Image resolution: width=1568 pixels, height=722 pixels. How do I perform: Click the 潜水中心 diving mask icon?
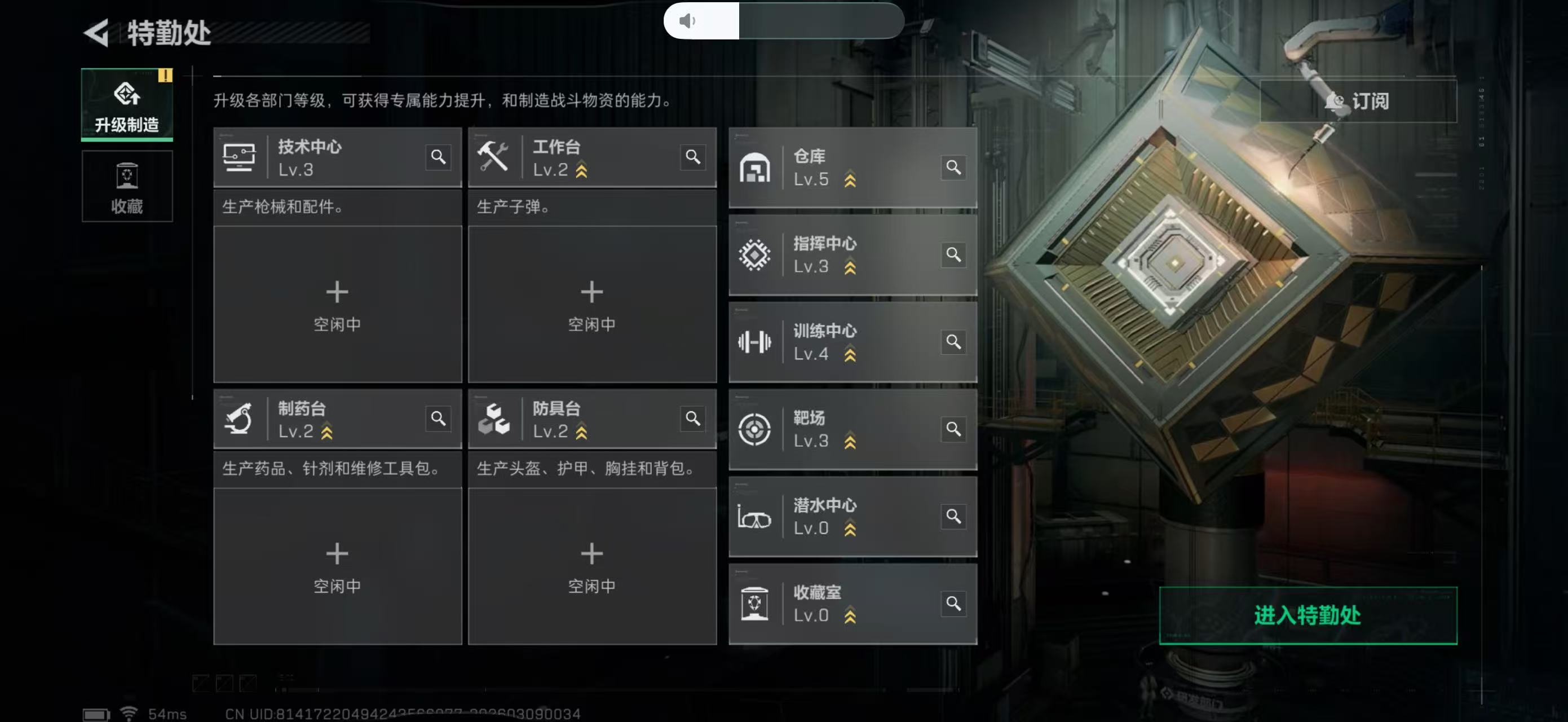pos(755,517)
